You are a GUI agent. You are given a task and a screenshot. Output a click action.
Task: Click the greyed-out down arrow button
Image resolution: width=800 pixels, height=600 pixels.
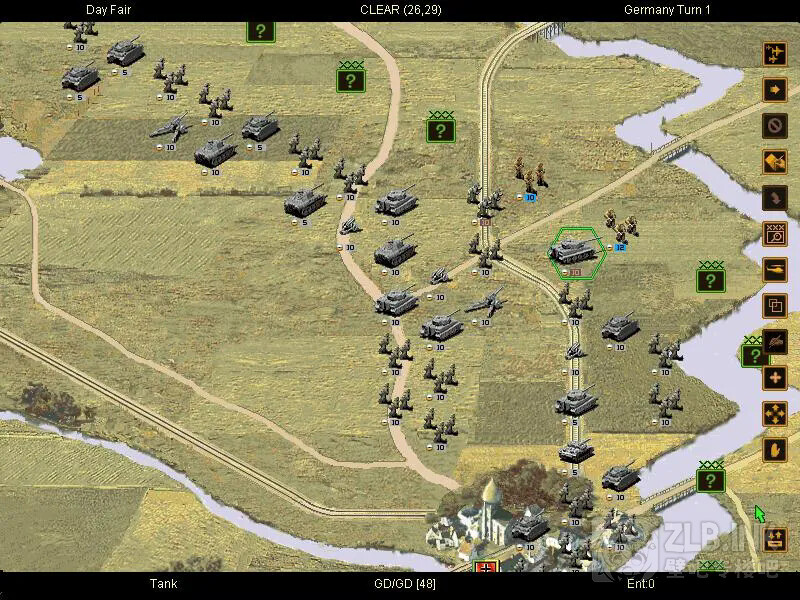[775, 197]
